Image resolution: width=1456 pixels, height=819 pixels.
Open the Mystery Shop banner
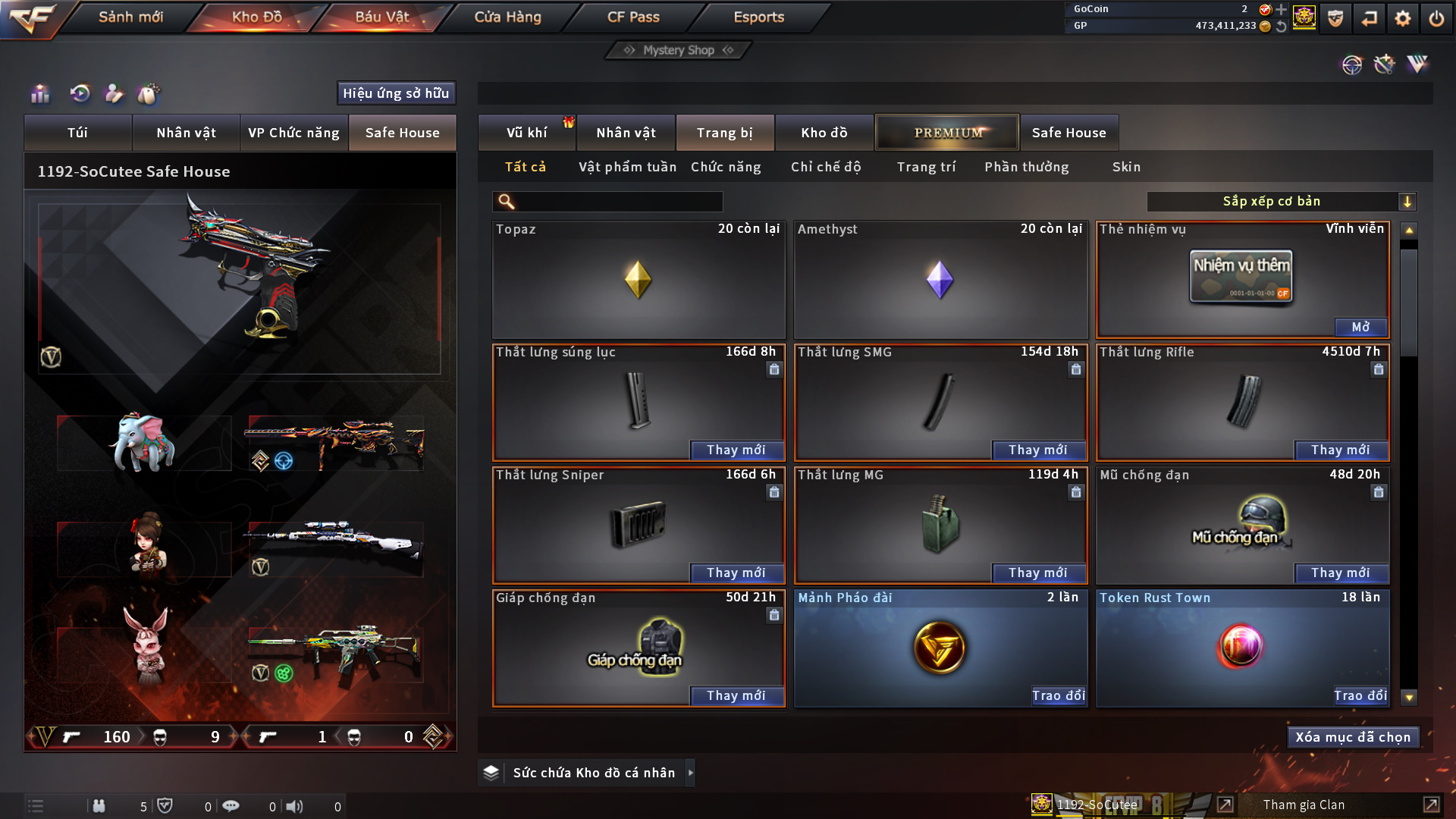coord(679,50)
